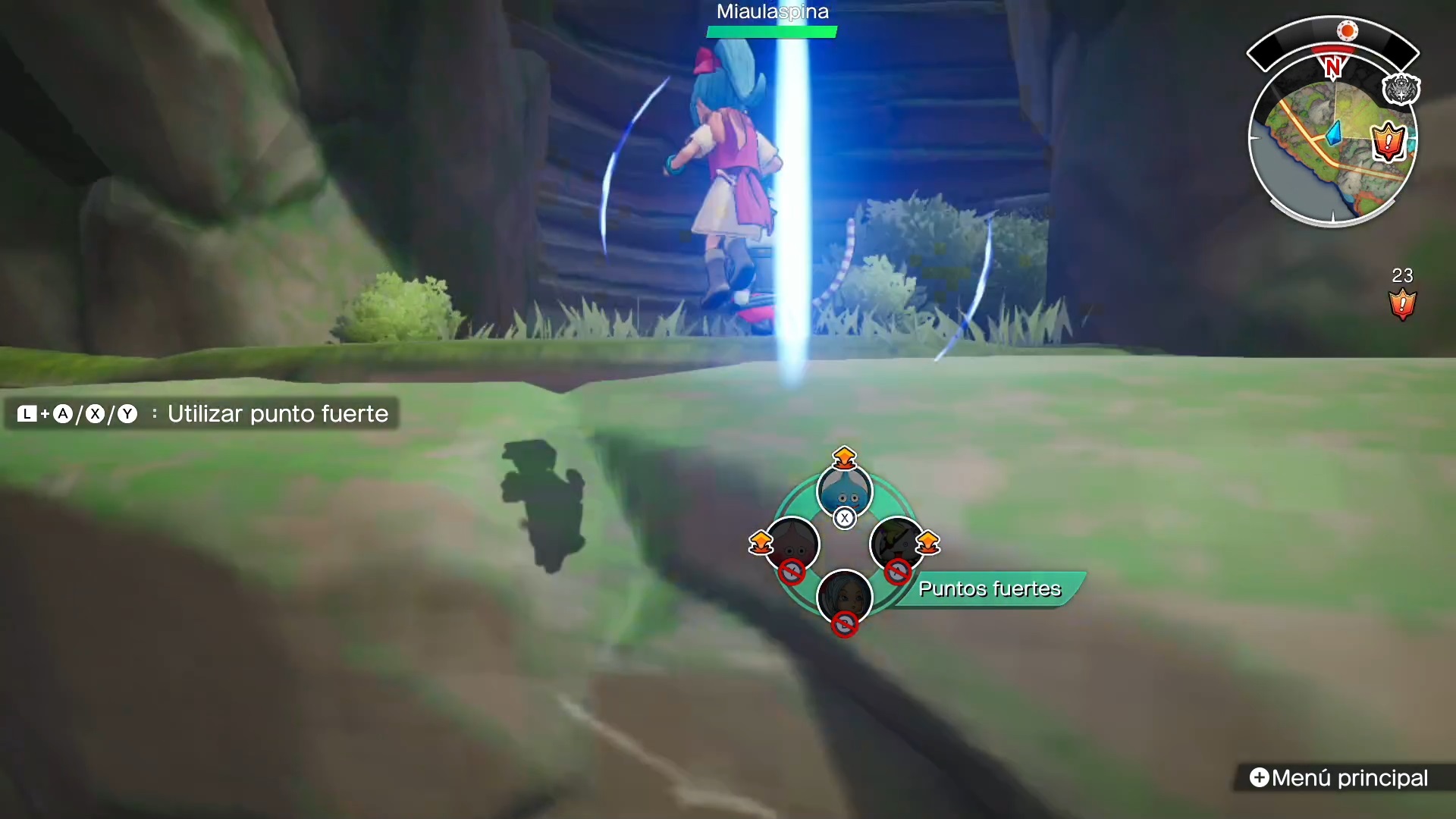Click the Puntos fuertes label
This screenshot has width=1456, height=819.
[990, 589]
